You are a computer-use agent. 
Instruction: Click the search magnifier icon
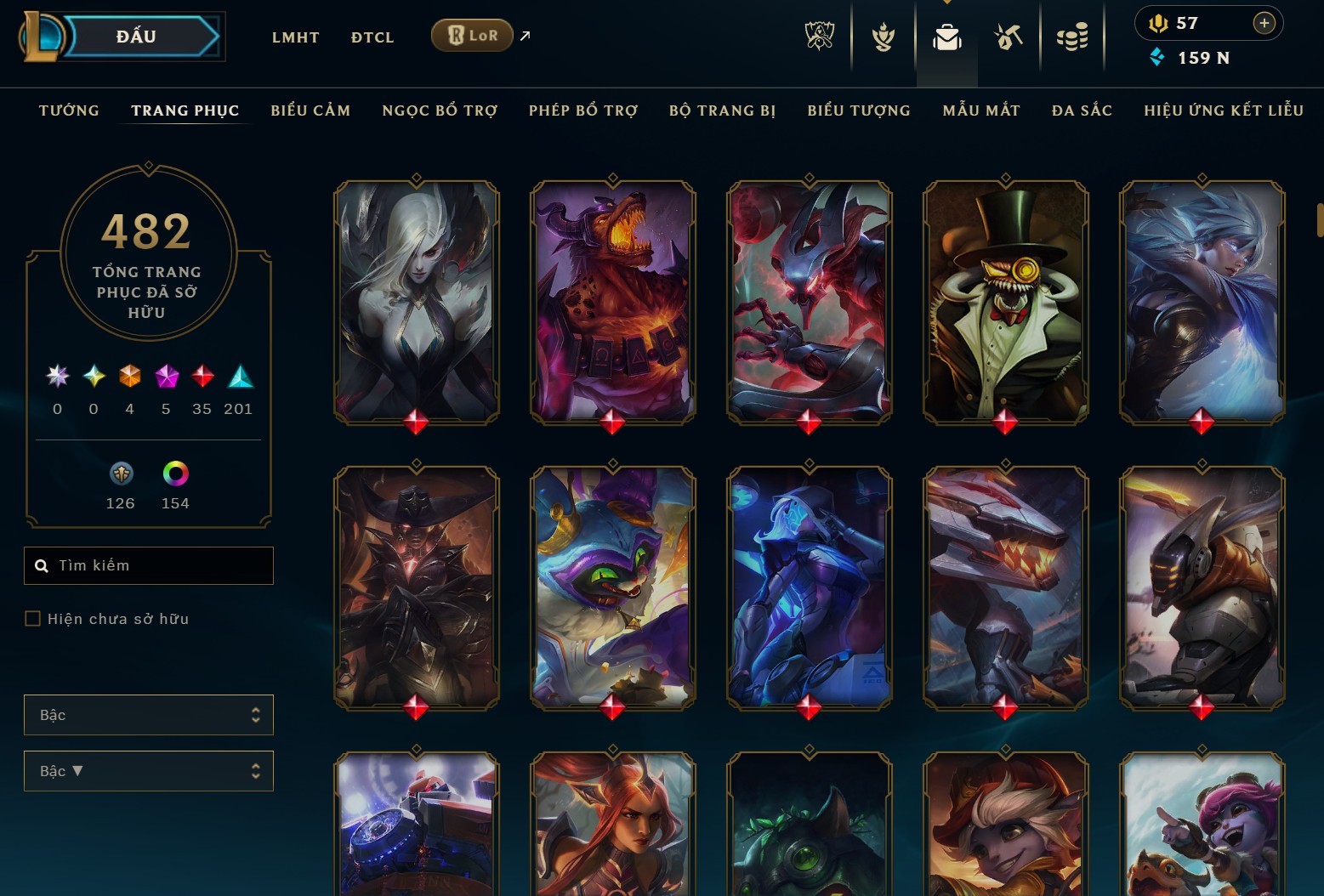pyautogui.click(x=42, y=565)
